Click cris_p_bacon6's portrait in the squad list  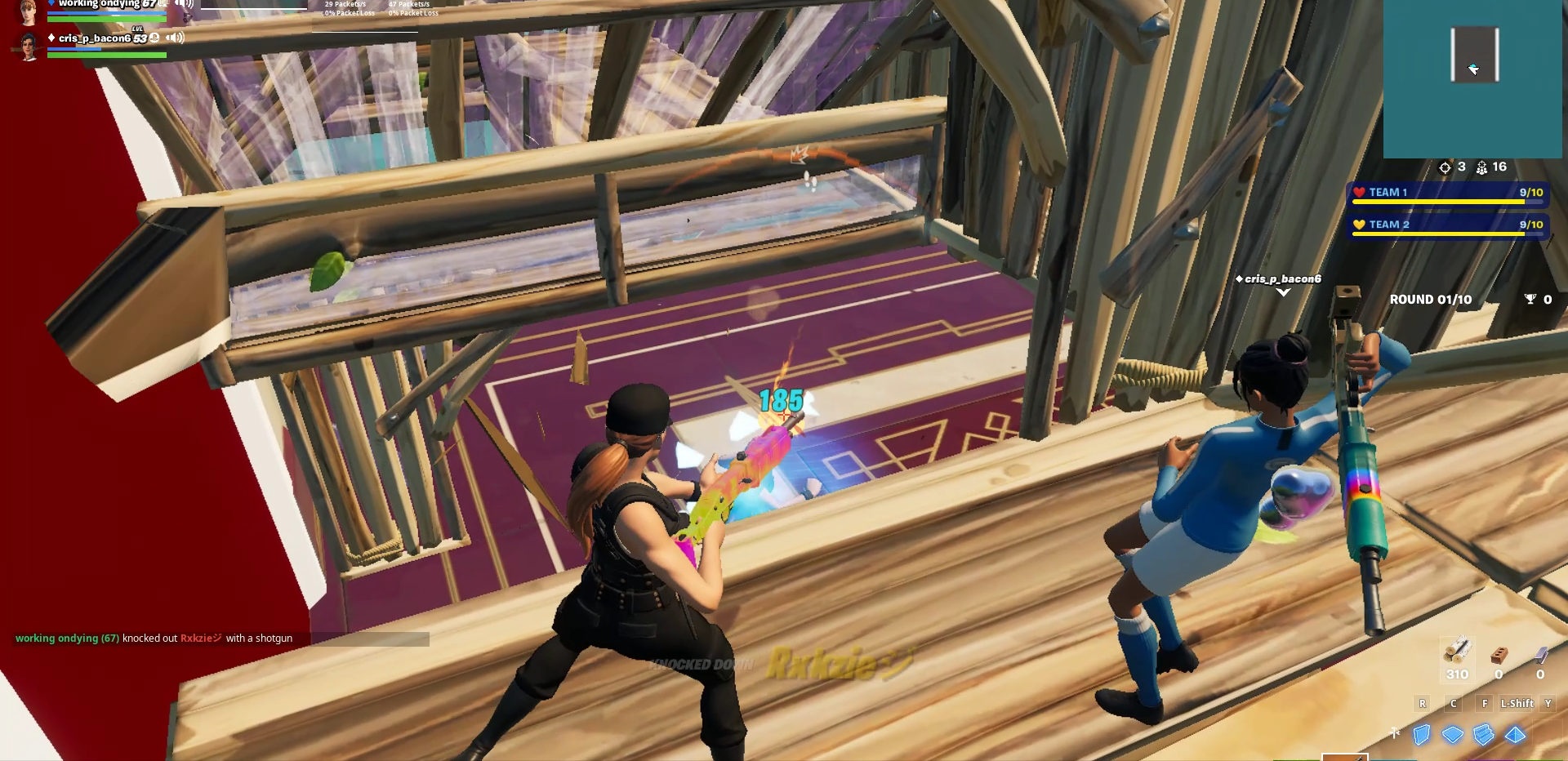[29, 47]
